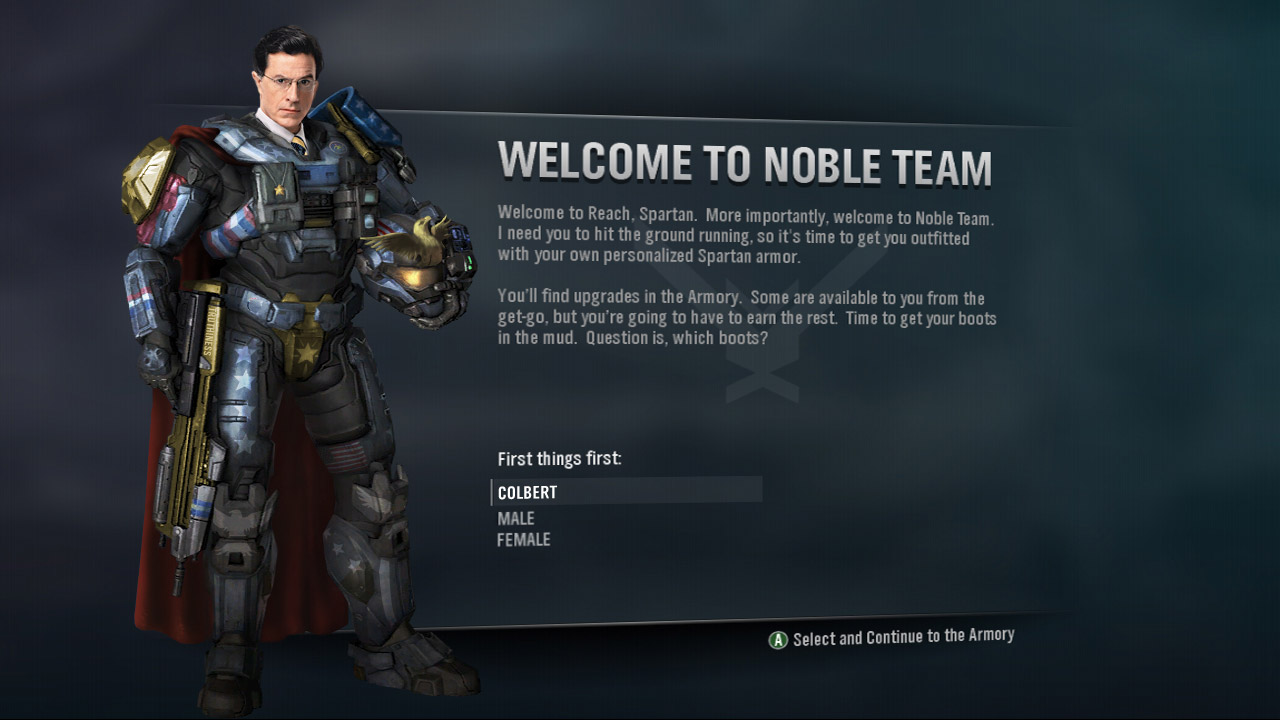
Task: Select the highlighted COLBERT option
Action: pyautogui.click(x=528, y=492)
